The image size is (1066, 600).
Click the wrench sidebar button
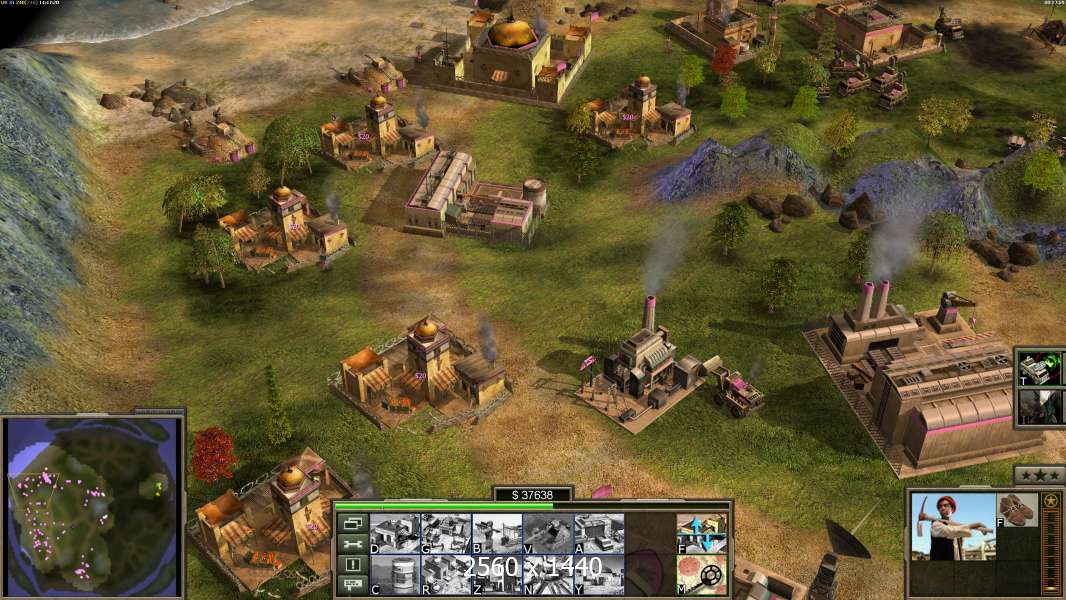coord(351,544)
